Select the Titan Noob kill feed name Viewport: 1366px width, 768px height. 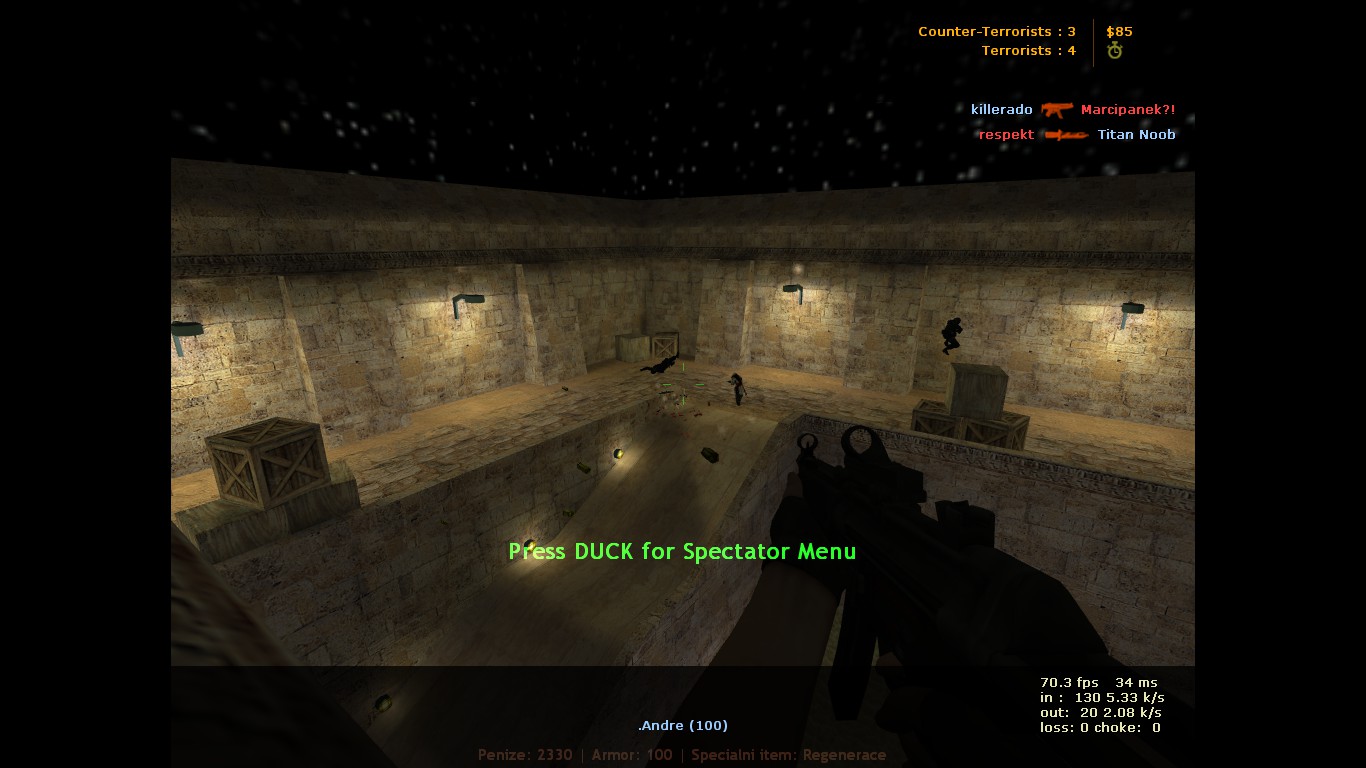pos(1136,135)
